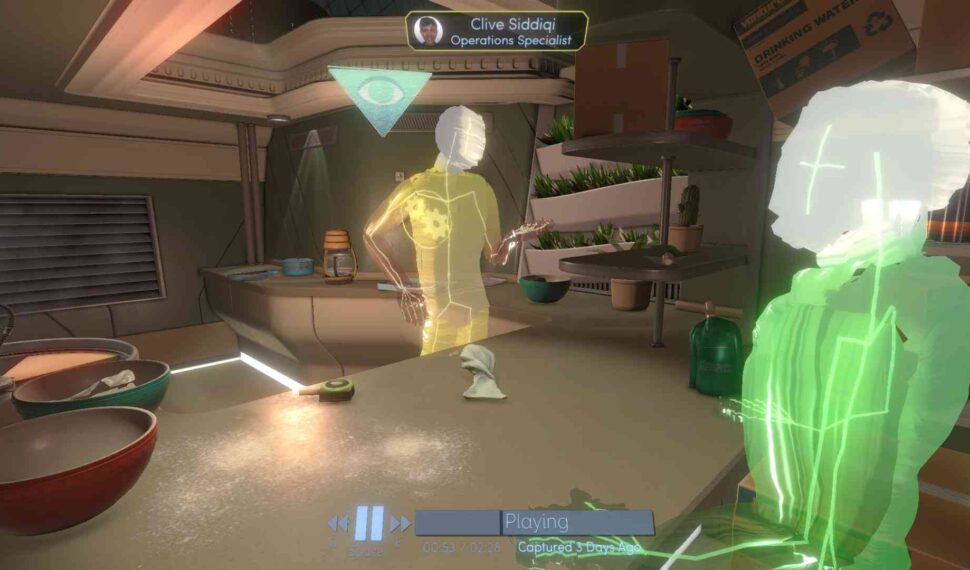Select Clive Siddiqi's name tag panel

[x=496, y=31]
